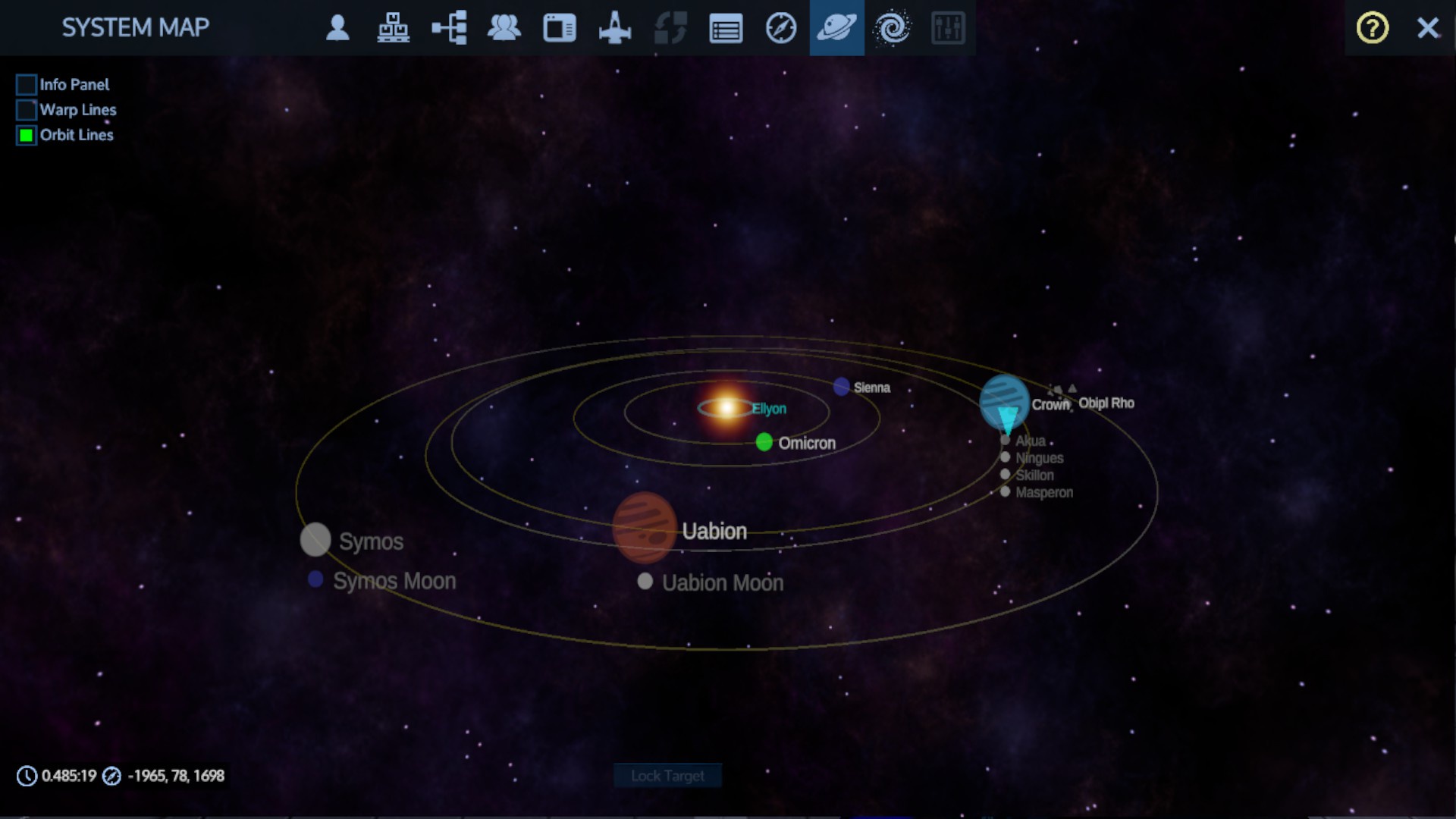Choose the Symos planet marker
1456x819 pixels.
tap(315, 539)
